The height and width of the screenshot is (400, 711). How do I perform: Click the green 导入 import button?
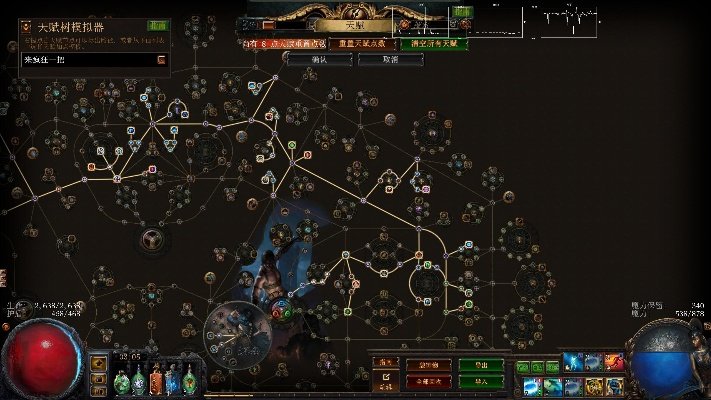tap(481, 381)
